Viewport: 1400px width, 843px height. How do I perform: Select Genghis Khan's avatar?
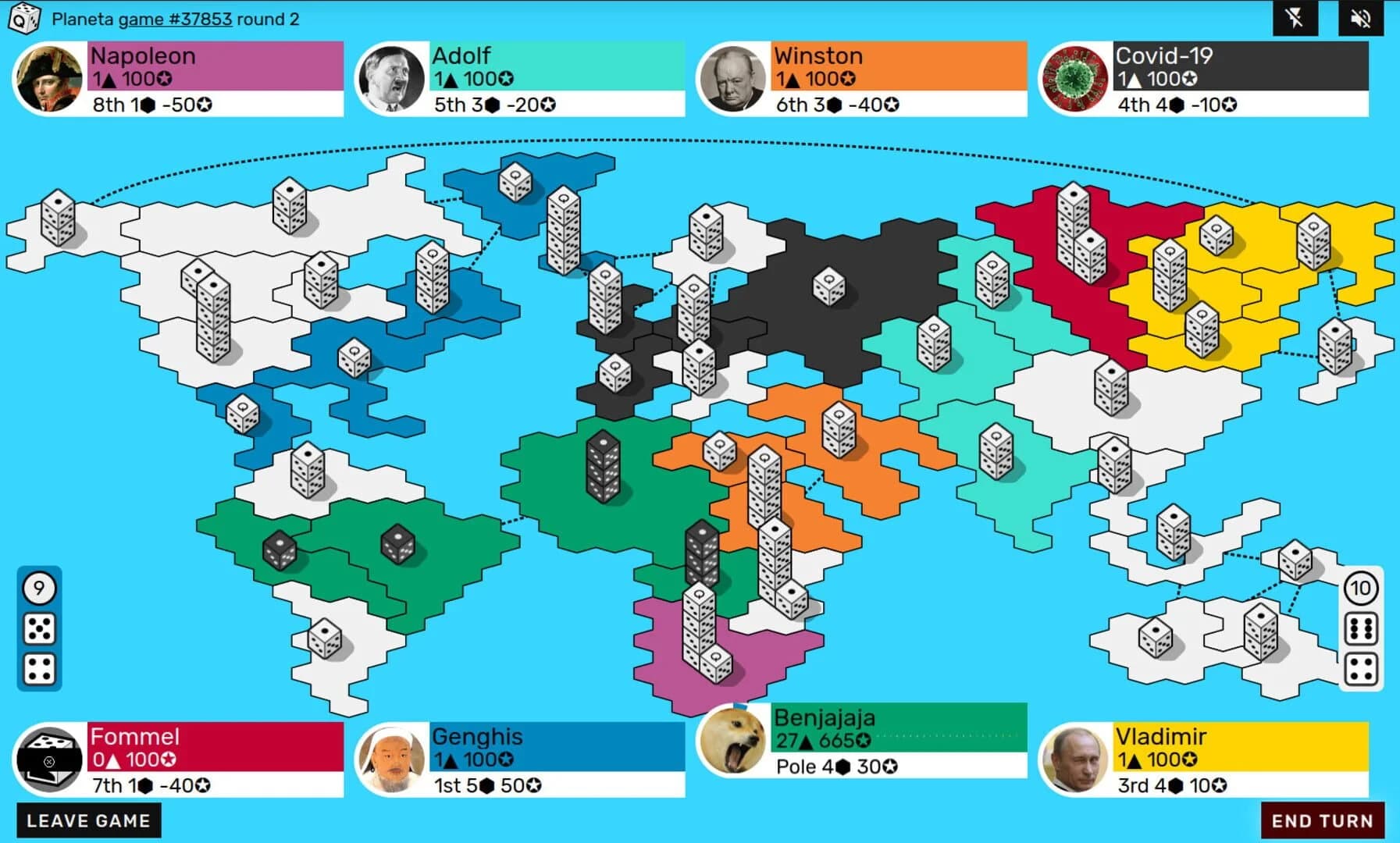click(390, 757)
